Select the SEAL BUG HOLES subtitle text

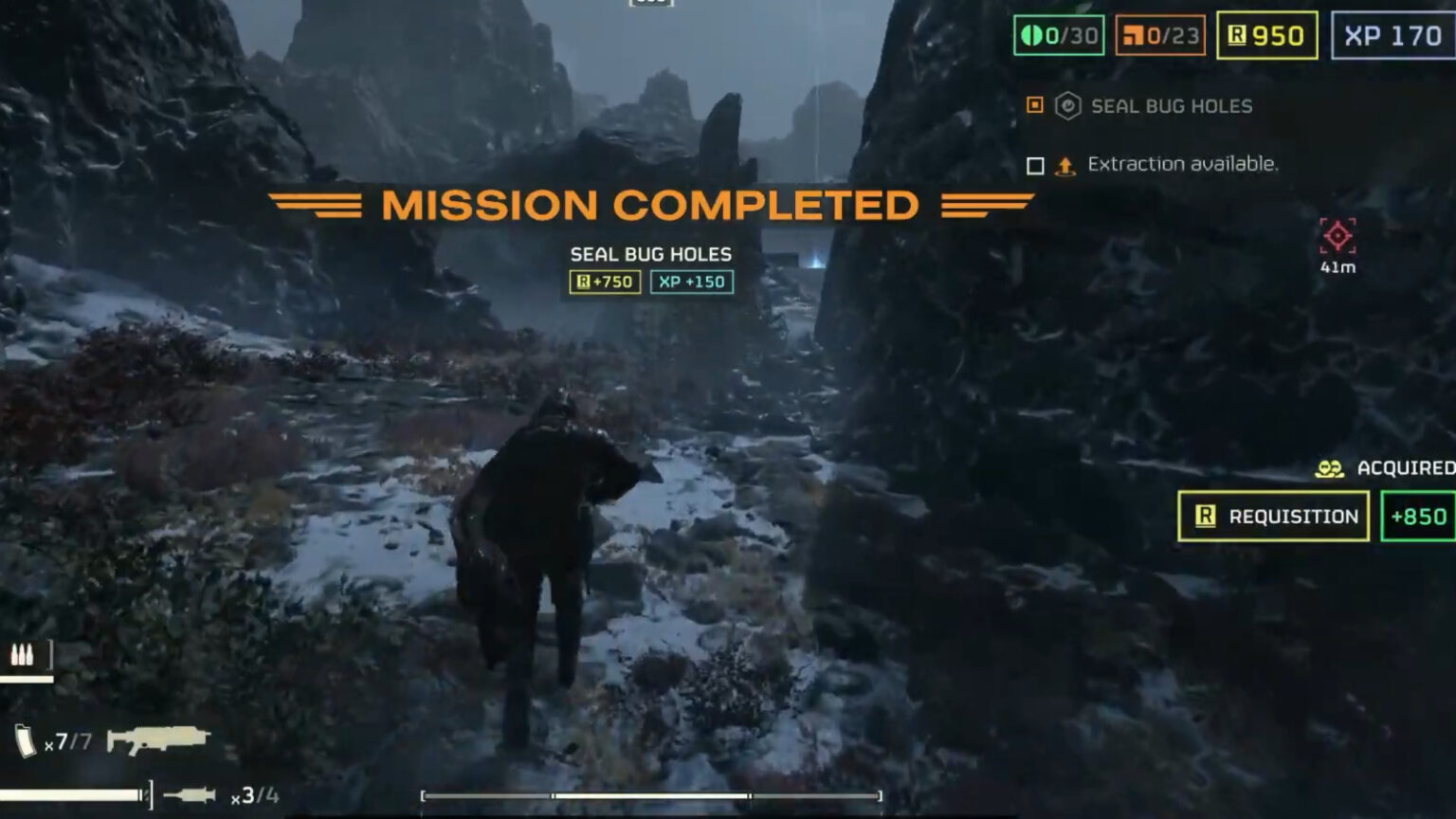(650, 254)
